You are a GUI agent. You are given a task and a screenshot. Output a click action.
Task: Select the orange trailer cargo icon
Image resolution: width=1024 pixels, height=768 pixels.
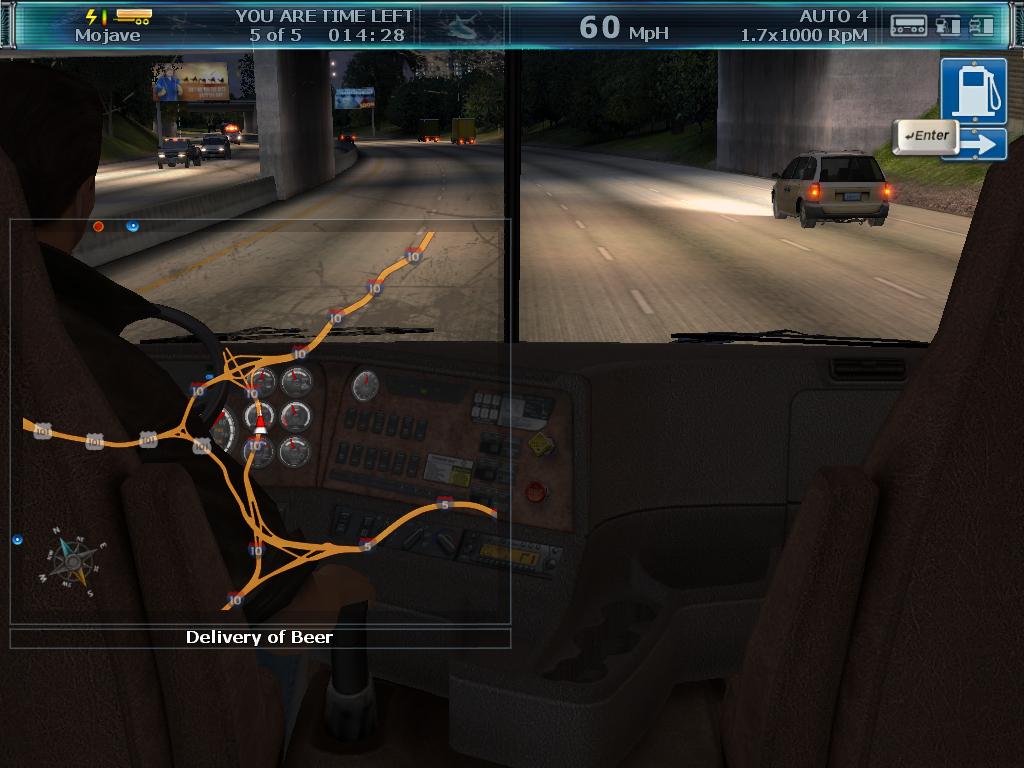point(133,16)
